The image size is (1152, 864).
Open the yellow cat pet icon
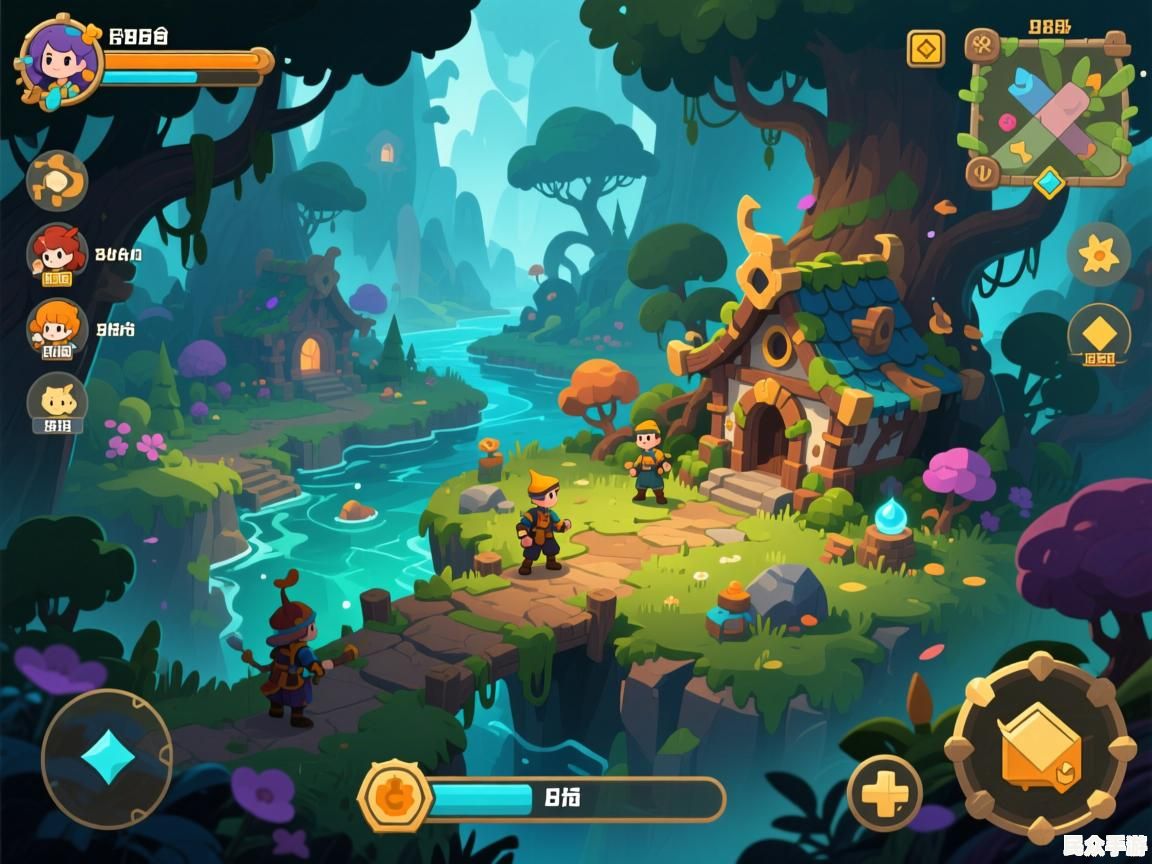click(57, 402)
